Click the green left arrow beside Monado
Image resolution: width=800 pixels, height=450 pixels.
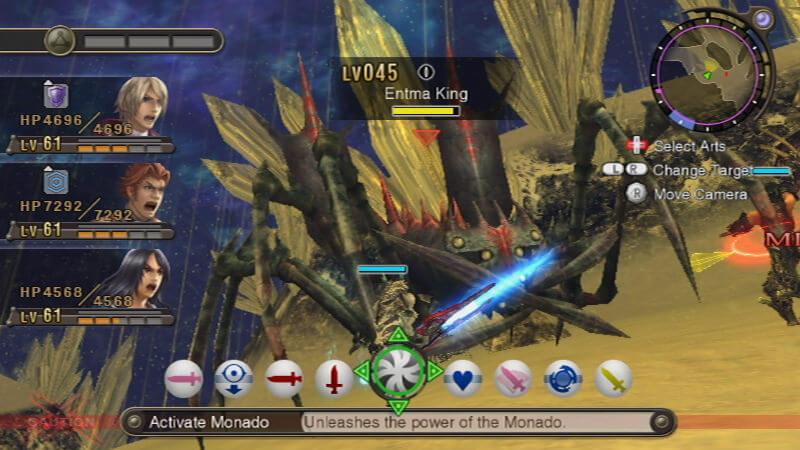click(x=361, y=372)
